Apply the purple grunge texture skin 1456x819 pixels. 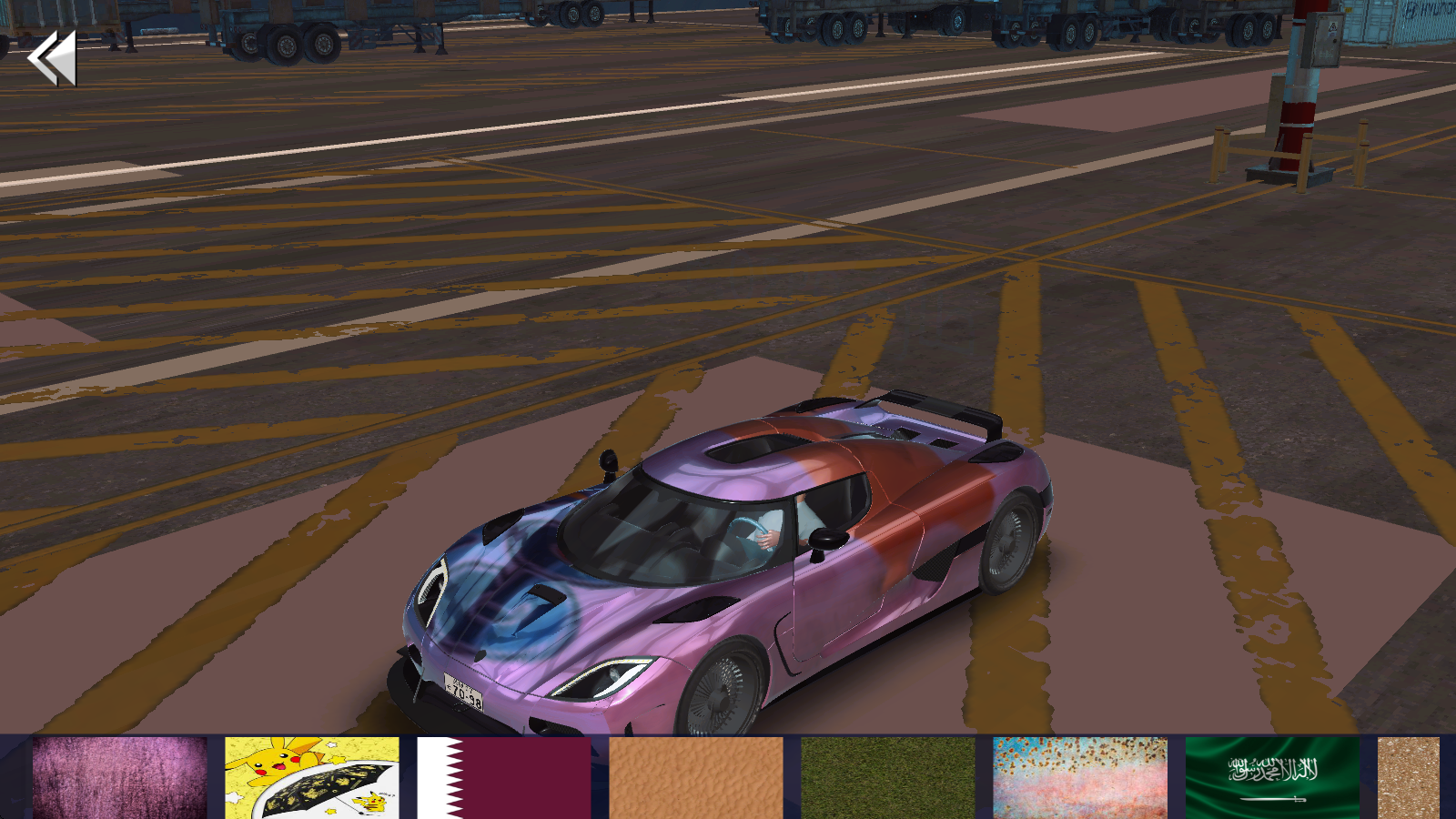(x=120, y=778)
